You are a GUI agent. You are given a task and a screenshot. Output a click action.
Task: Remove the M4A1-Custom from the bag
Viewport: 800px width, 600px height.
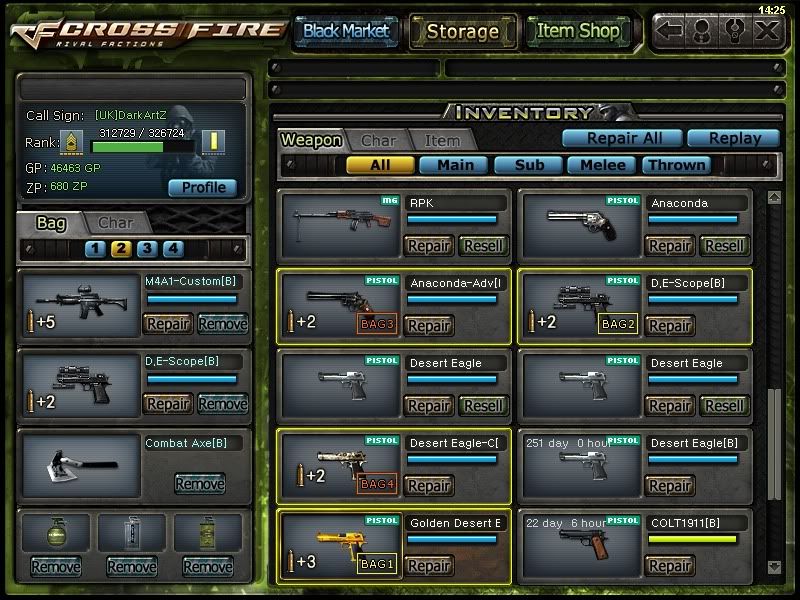(222, 323)
